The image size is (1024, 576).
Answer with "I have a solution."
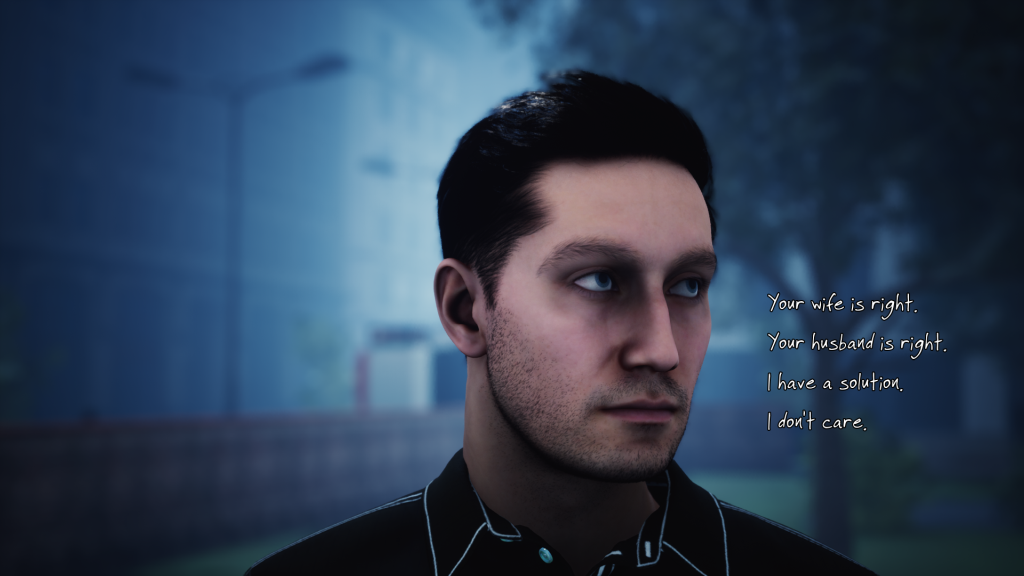[834, 382]
